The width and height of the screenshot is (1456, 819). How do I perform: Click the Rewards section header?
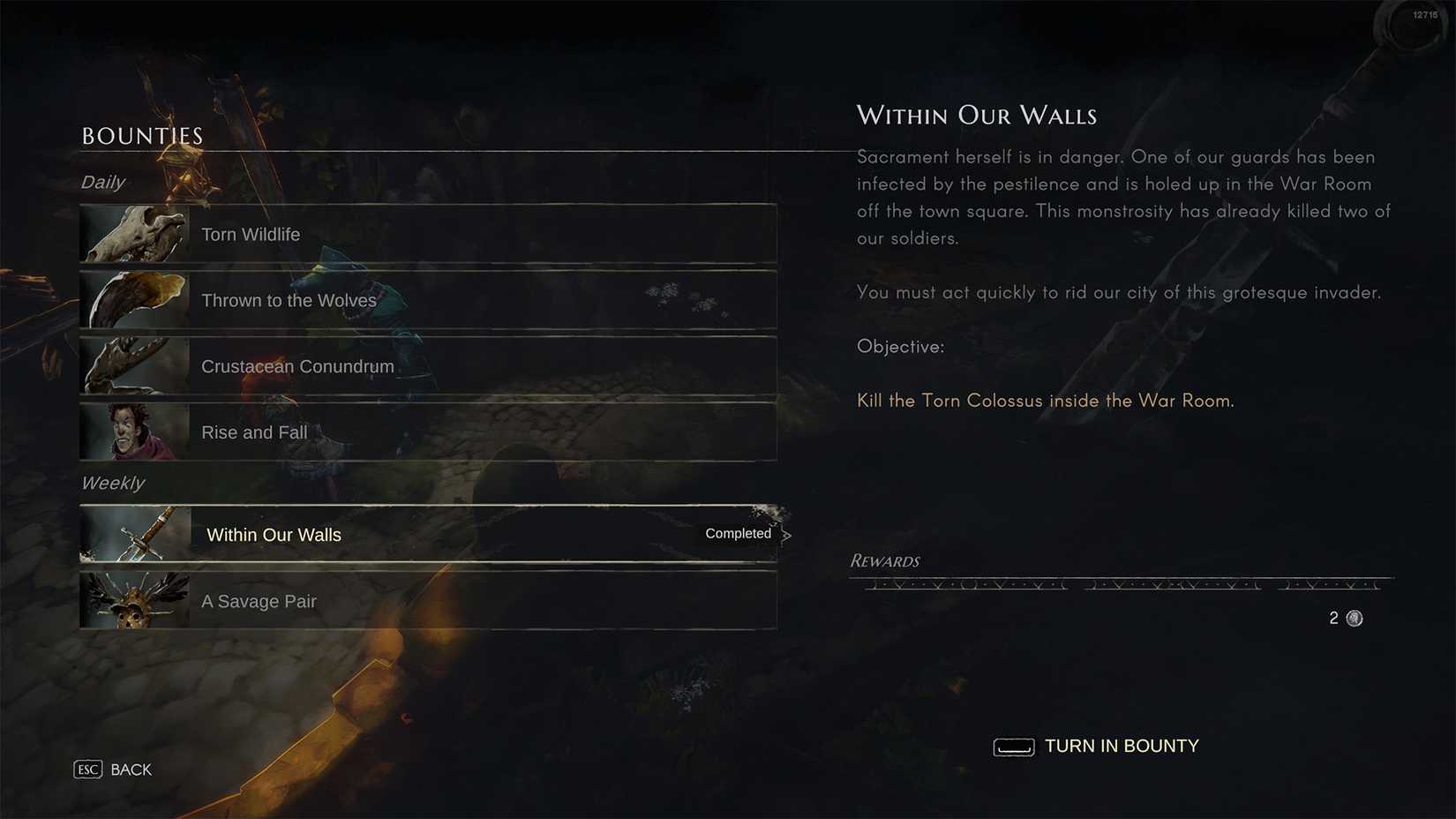click(885, 560)
